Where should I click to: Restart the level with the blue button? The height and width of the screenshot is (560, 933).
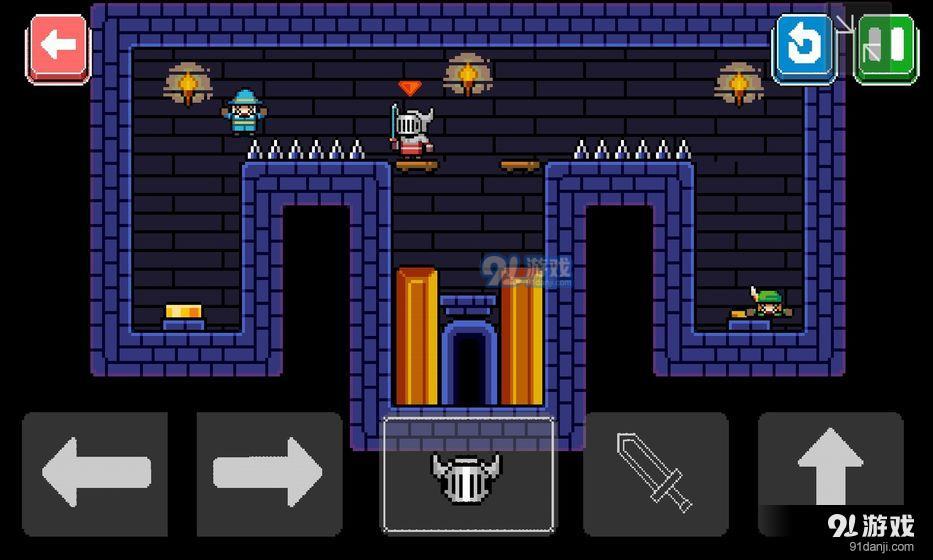(x=803, y=46)
